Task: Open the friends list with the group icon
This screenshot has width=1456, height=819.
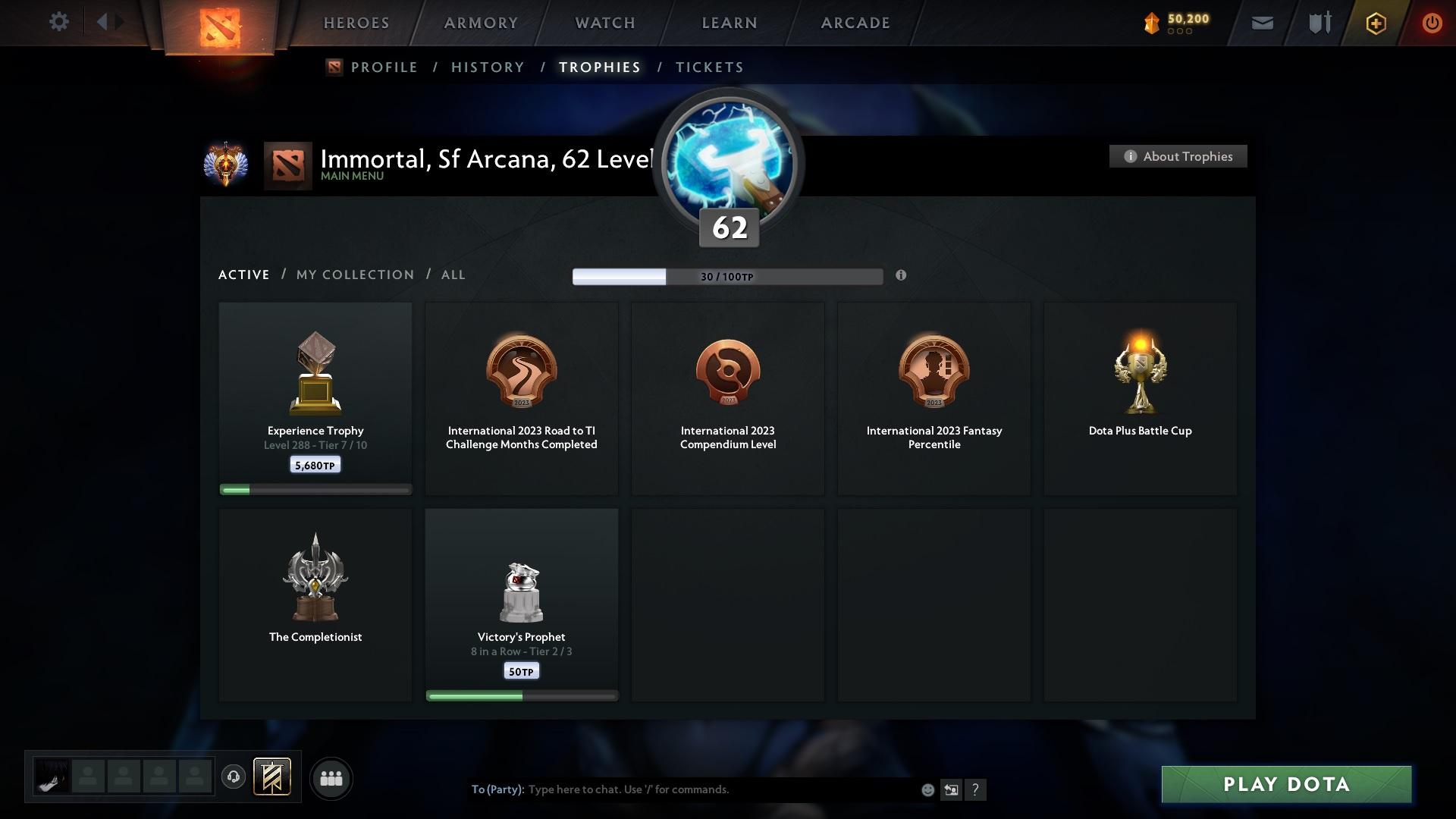Action: point(331,778)
